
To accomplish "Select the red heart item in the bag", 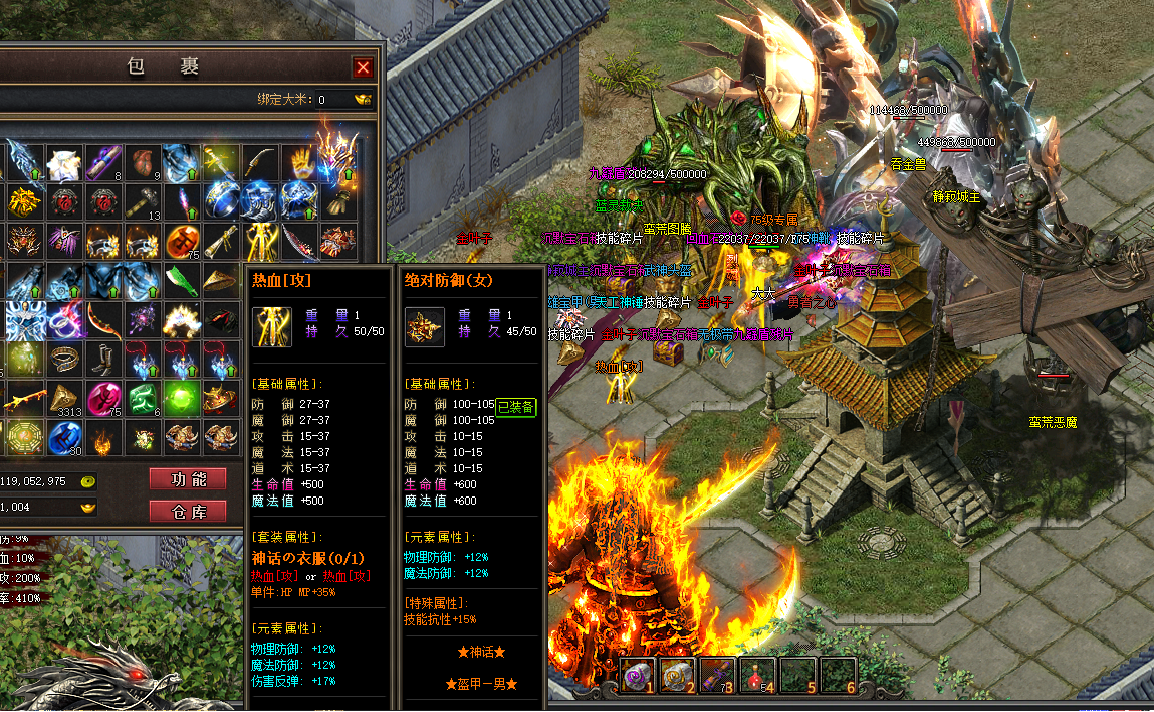I will [x=143, y=162].
